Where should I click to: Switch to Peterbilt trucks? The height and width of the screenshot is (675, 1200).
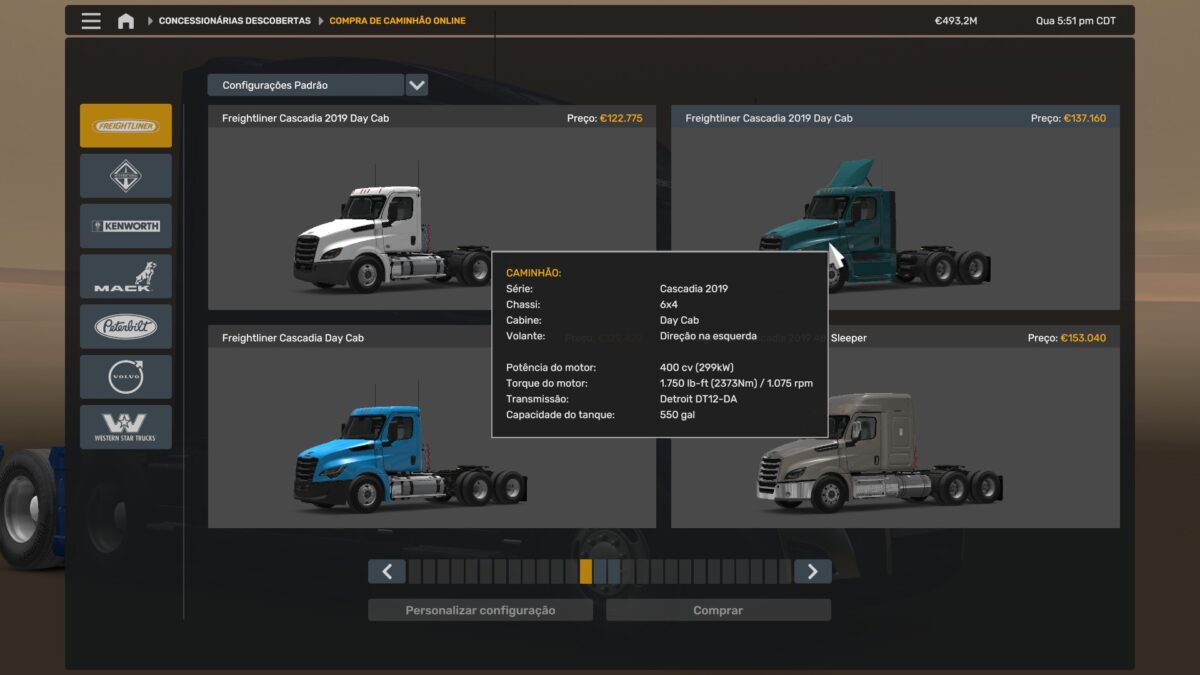(126, 326)
